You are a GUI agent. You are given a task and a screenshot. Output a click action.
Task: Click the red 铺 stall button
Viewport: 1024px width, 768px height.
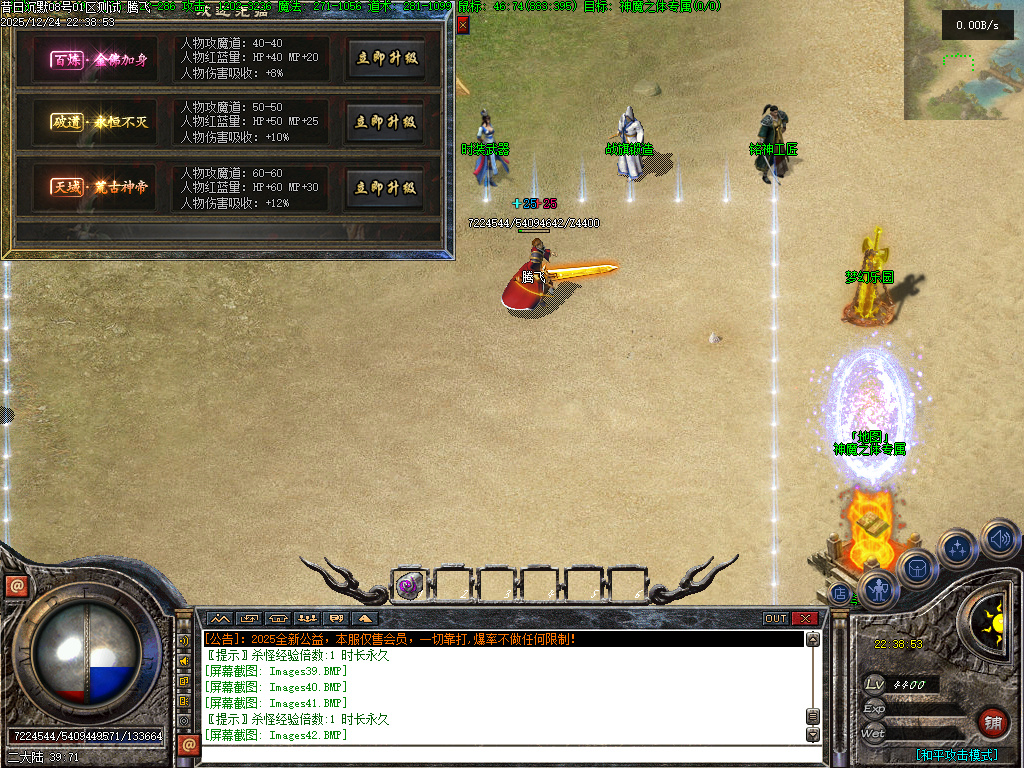point(993,721)
